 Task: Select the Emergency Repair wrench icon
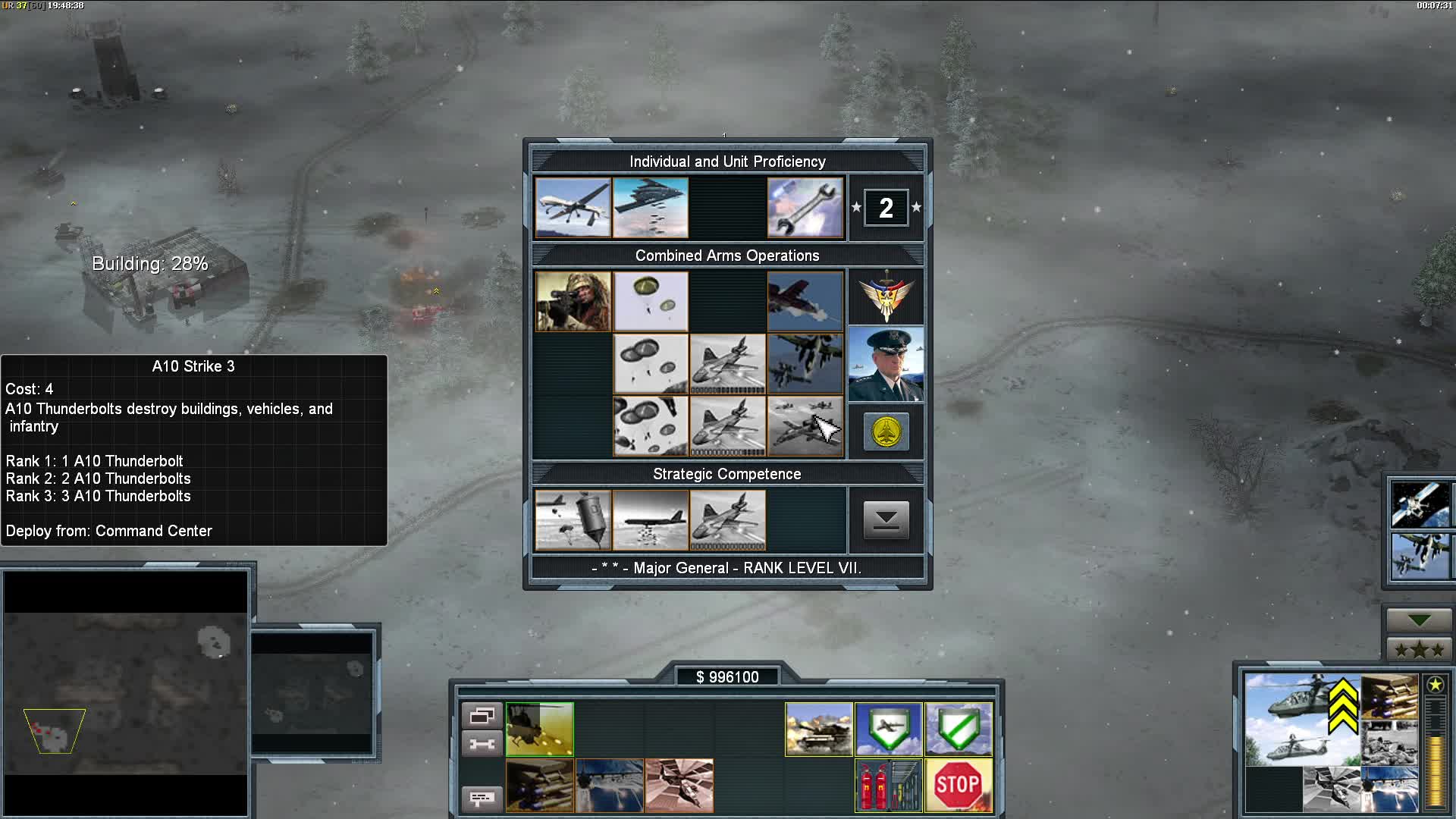[805, 207]
